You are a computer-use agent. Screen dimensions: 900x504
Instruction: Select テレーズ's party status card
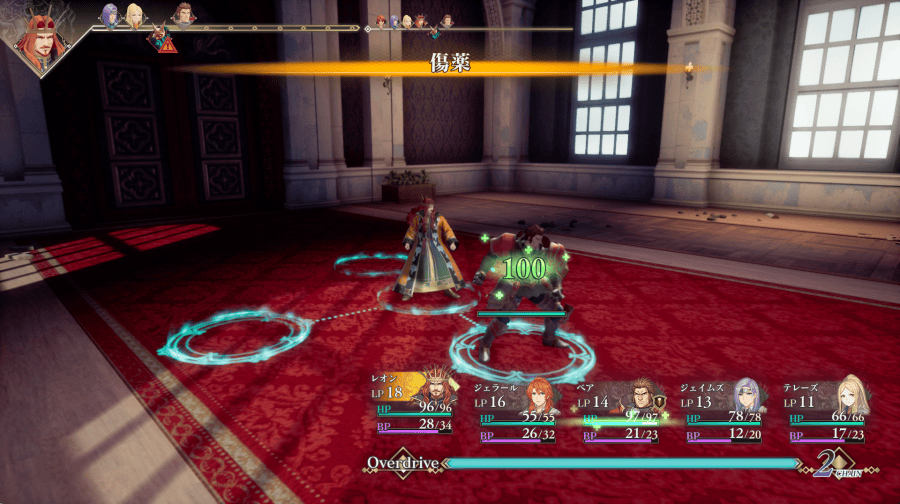tap(827, 410)
